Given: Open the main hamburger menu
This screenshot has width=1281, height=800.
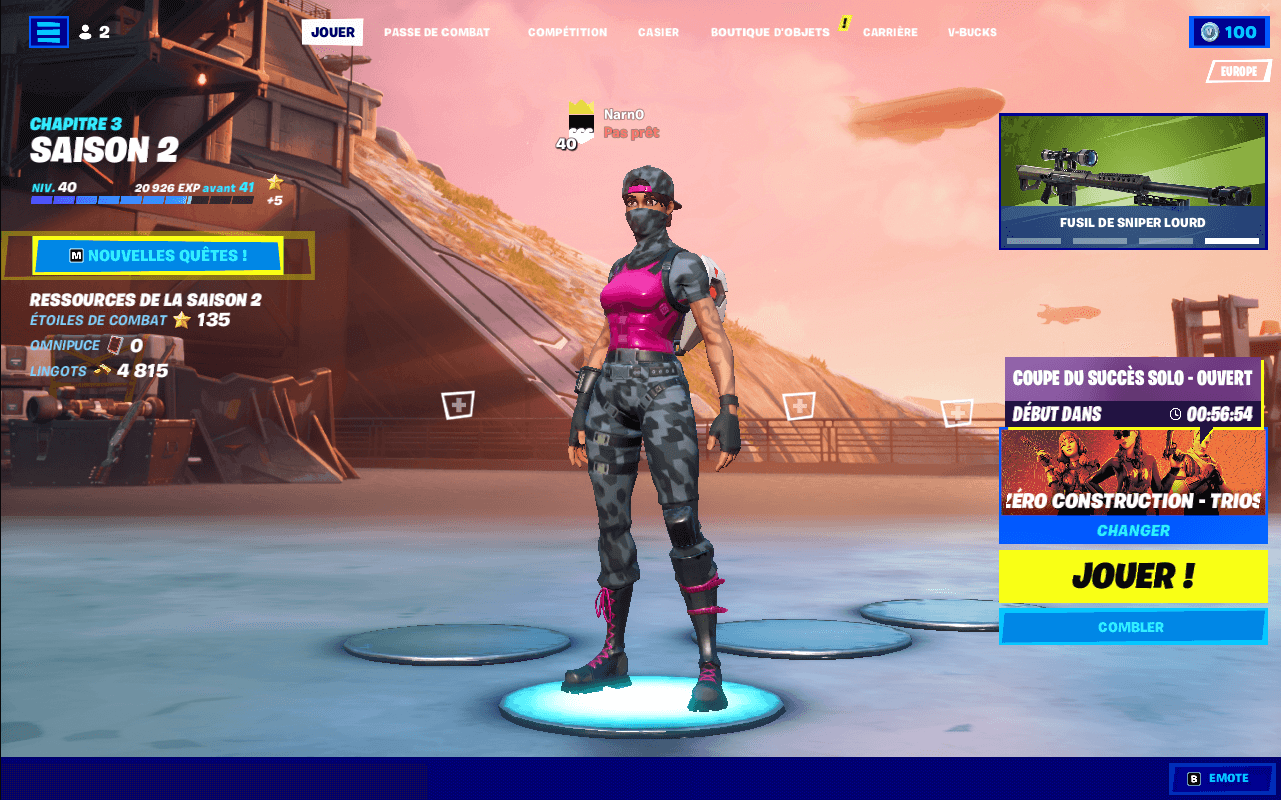Looking at the screenshot, I should (x=47, y=31).
